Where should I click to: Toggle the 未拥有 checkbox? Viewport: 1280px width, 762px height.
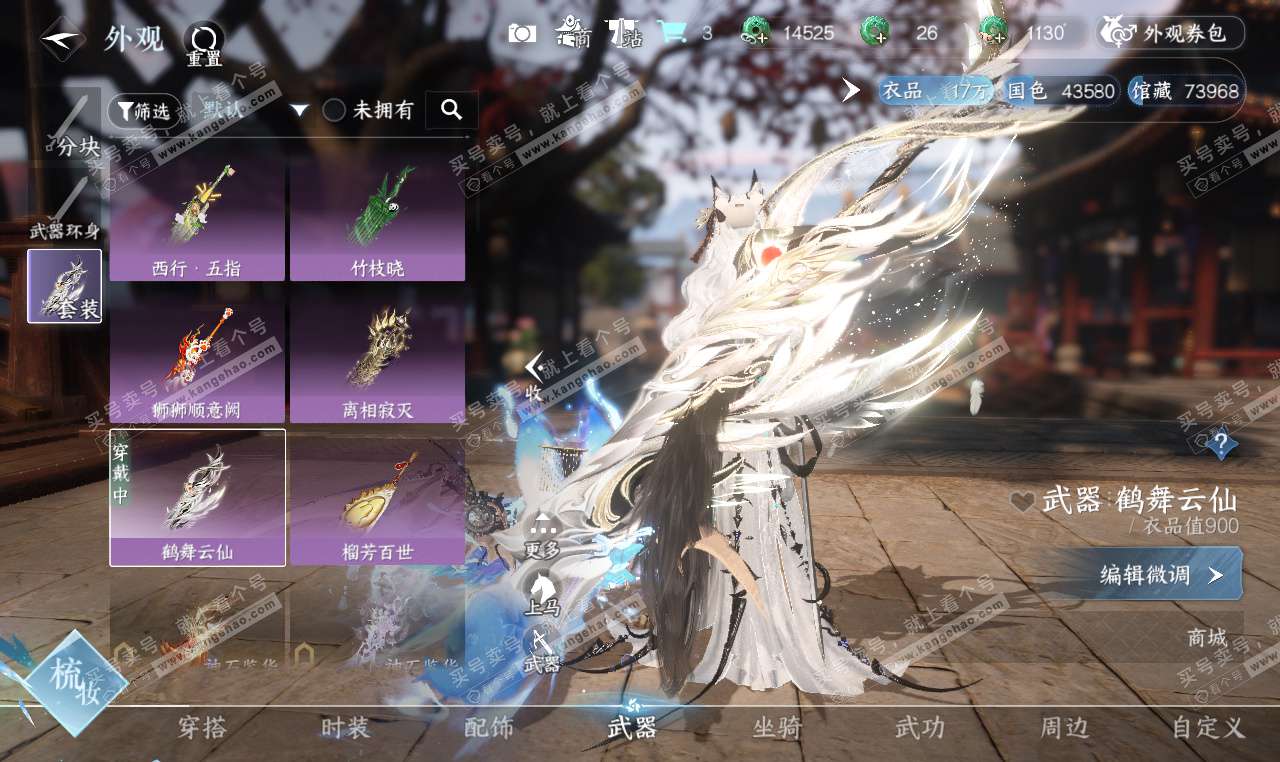[x=334, y=111]
